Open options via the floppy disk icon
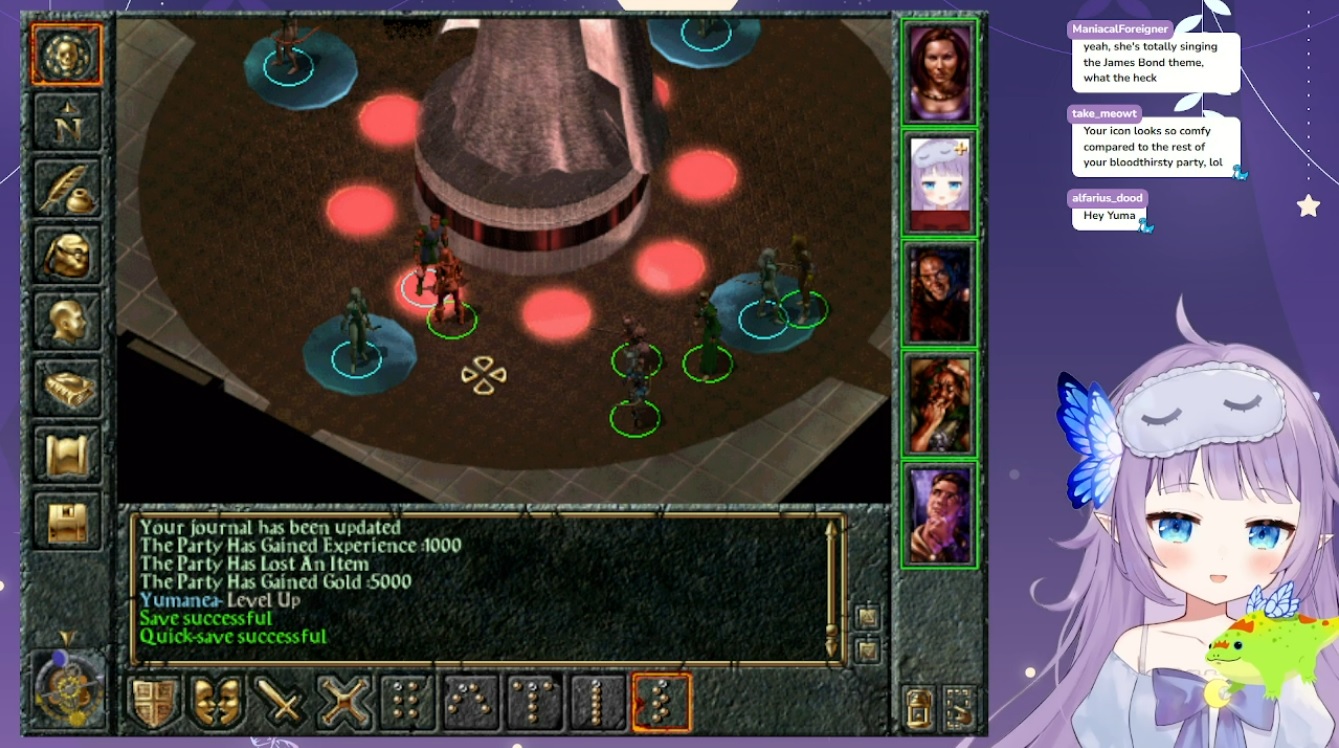This screenshot has width=1339, height=748. [x=67, y=521]
